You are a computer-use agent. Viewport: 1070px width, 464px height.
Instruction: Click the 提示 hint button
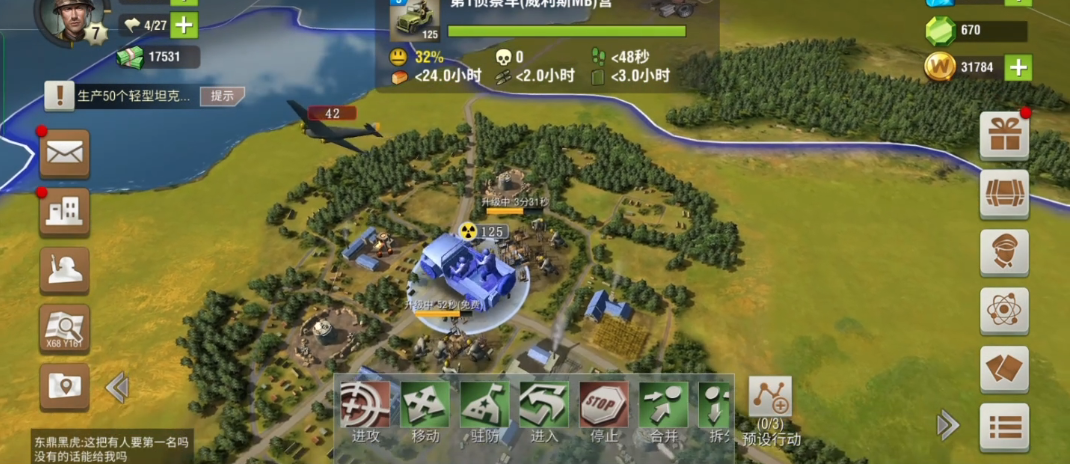pos(222,96)
